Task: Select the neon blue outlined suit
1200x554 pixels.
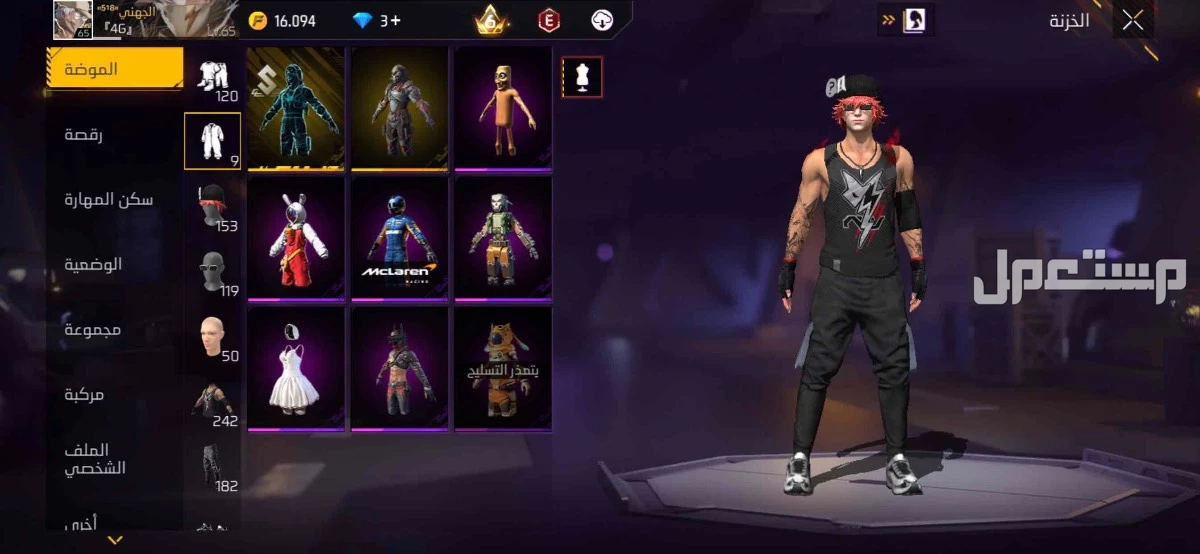Action: [296, 108]
